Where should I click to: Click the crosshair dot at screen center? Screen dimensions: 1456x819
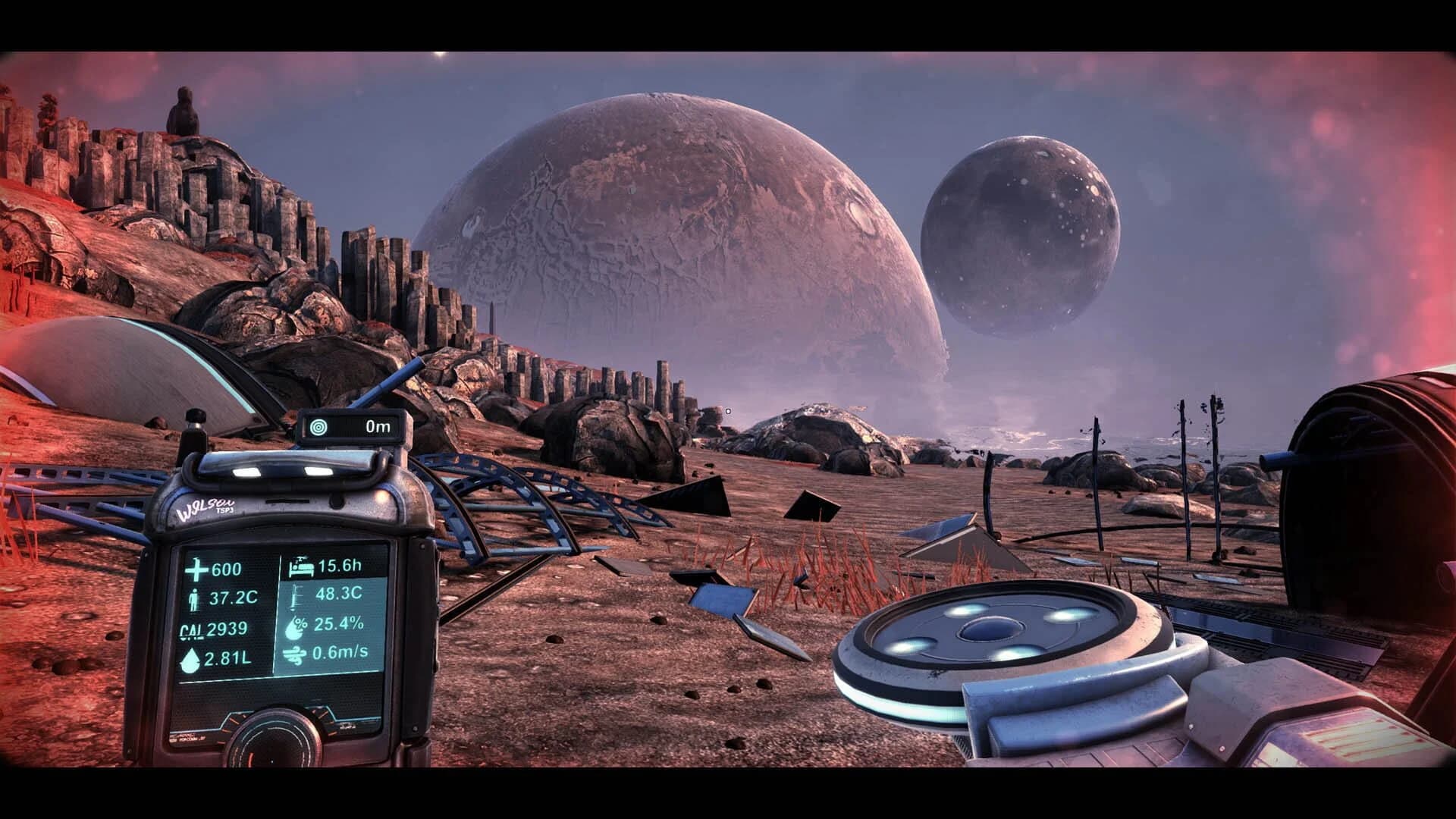coord(728,409)
